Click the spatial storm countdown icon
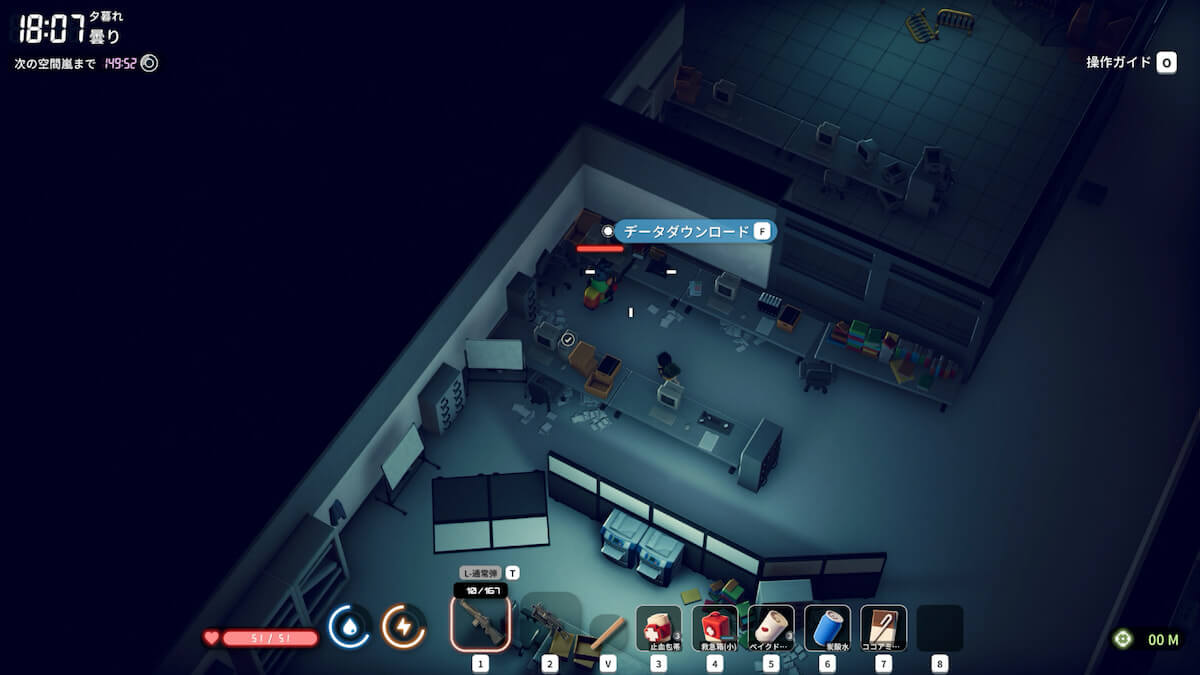This screenshot has width=1200, height=675. point(149,63)
